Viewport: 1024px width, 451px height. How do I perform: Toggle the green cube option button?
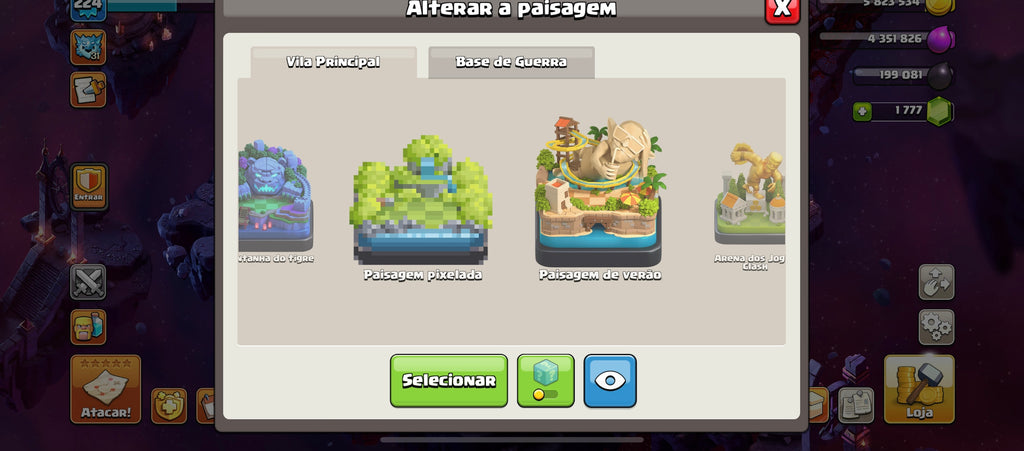click(x=545, y=380)
